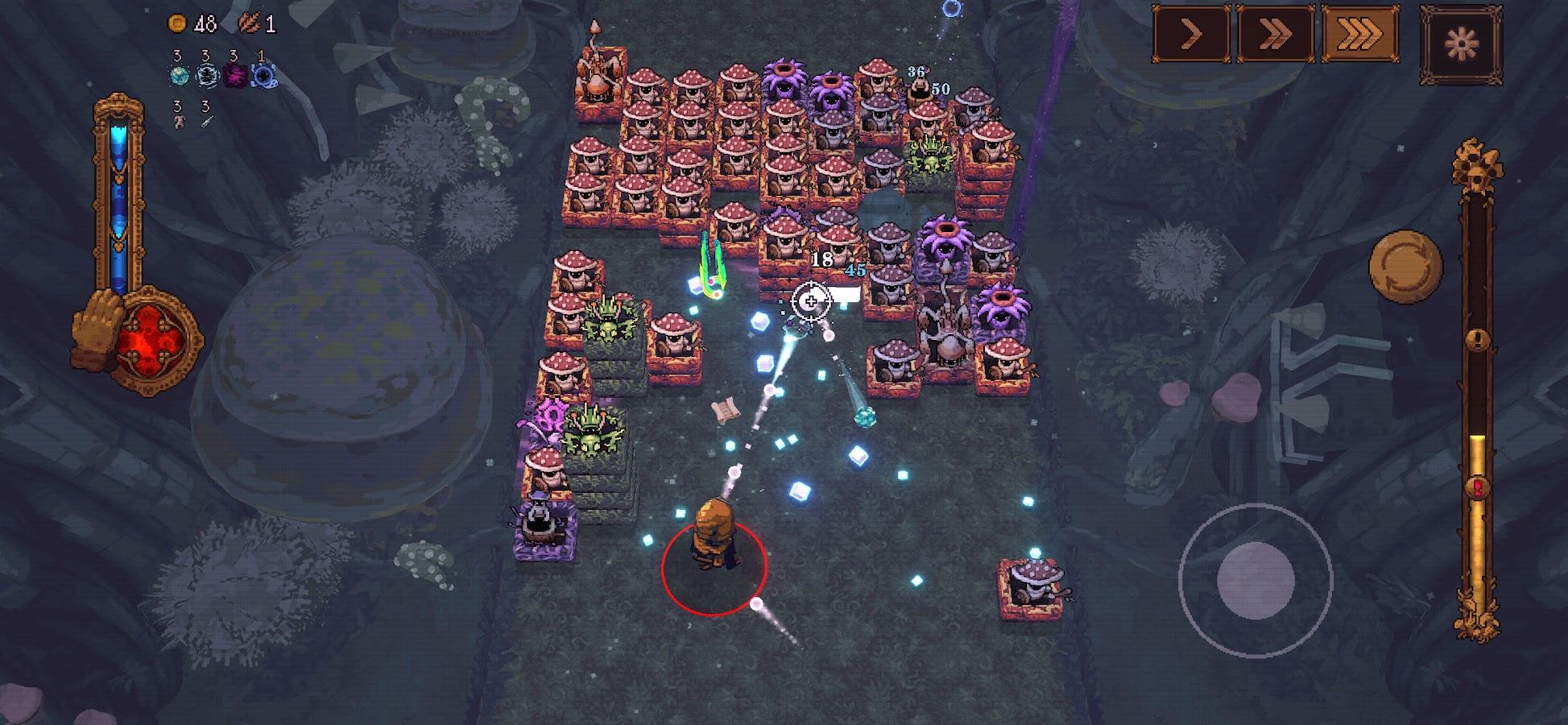Tap the round circular-arrows button
The height and width of the screenshot is (725, 1568).
(x=1405, y=267)
